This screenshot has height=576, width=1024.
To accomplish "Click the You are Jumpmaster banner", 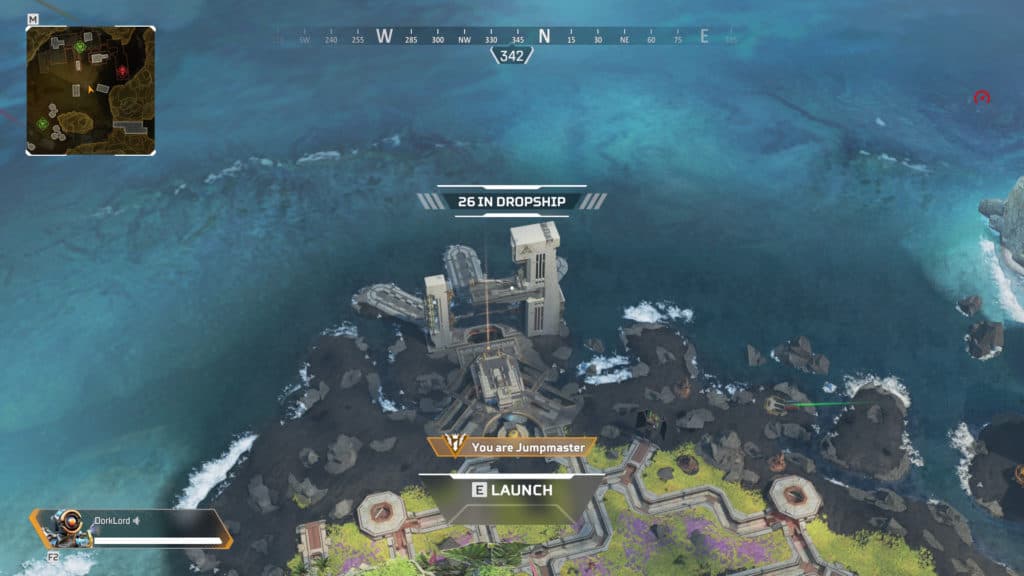I will point(512,448).
